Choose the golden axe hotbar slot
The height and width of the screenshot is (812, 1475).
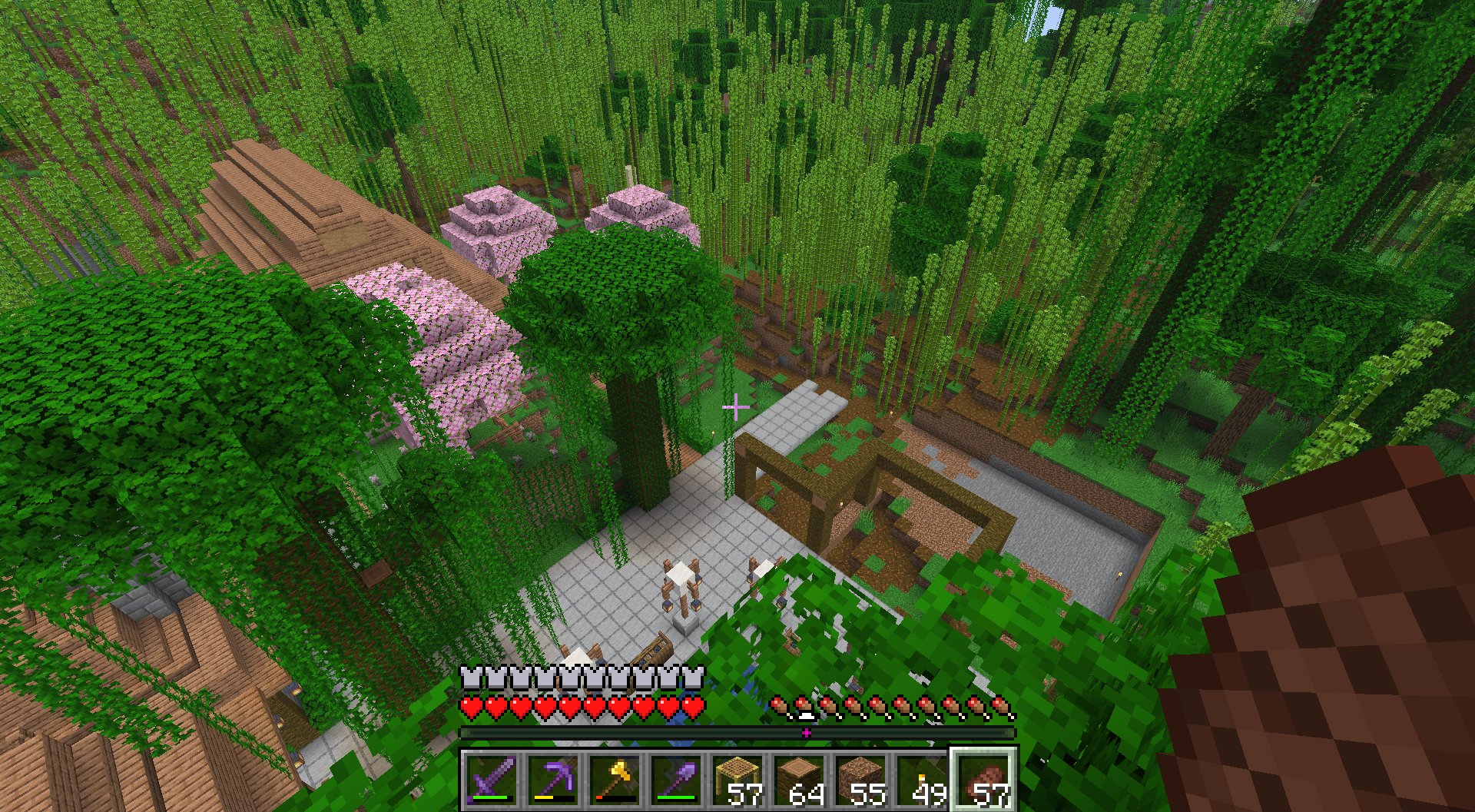pyautogui.click(x=615, y=779)
